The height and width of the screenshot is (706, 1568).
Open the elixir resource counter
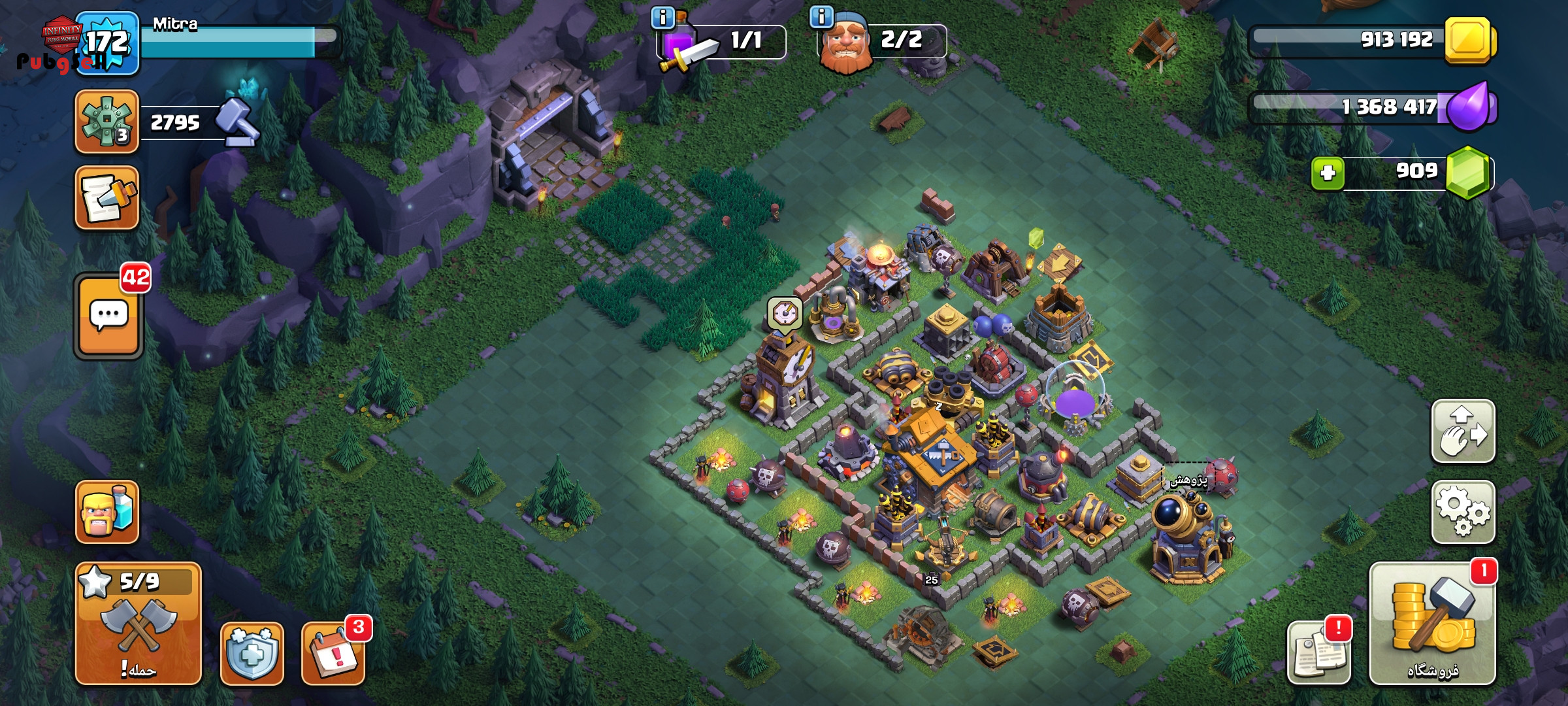(1372, 107)
